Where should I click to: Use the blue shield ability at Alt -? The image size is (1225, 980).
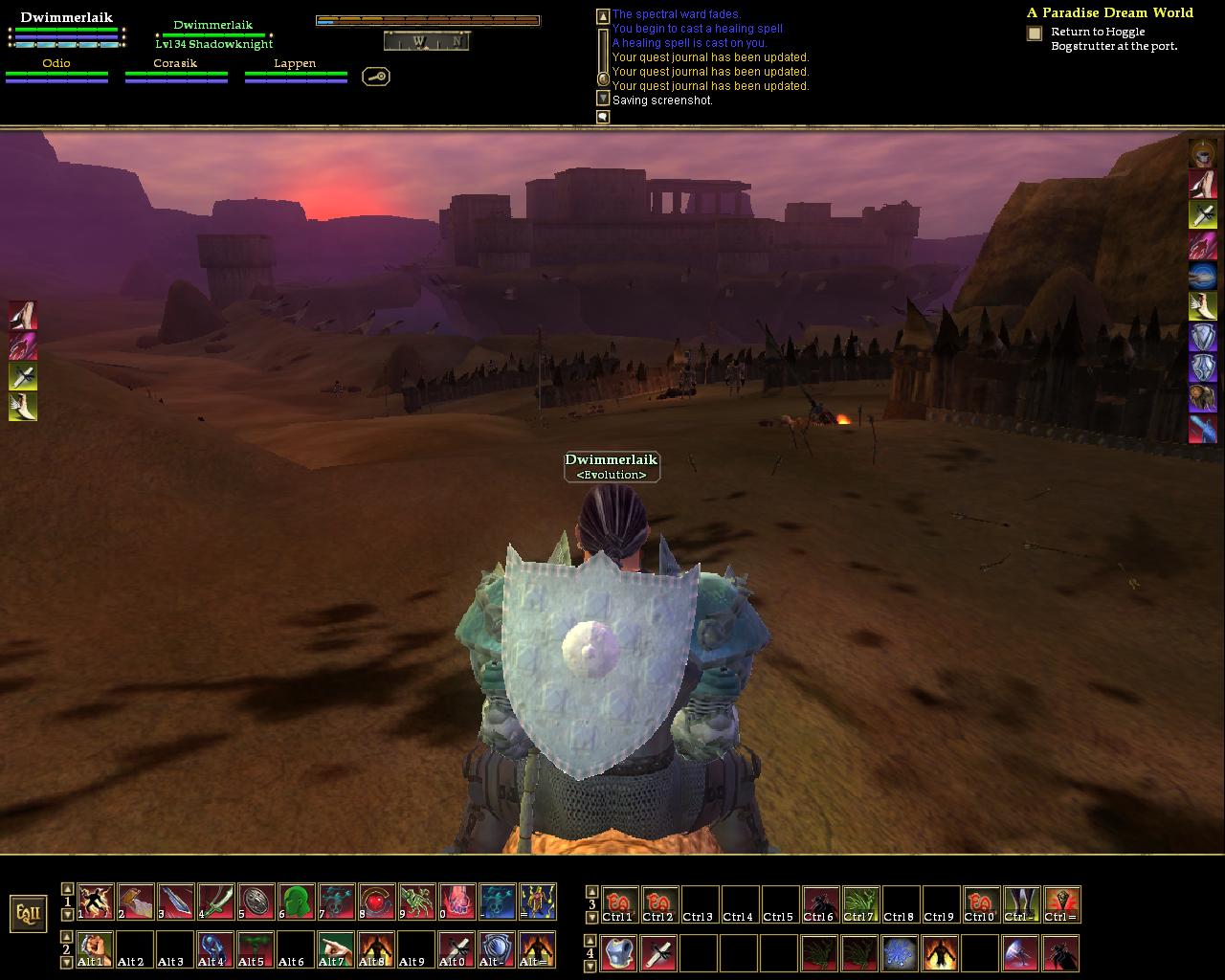(x=497, y=948)
